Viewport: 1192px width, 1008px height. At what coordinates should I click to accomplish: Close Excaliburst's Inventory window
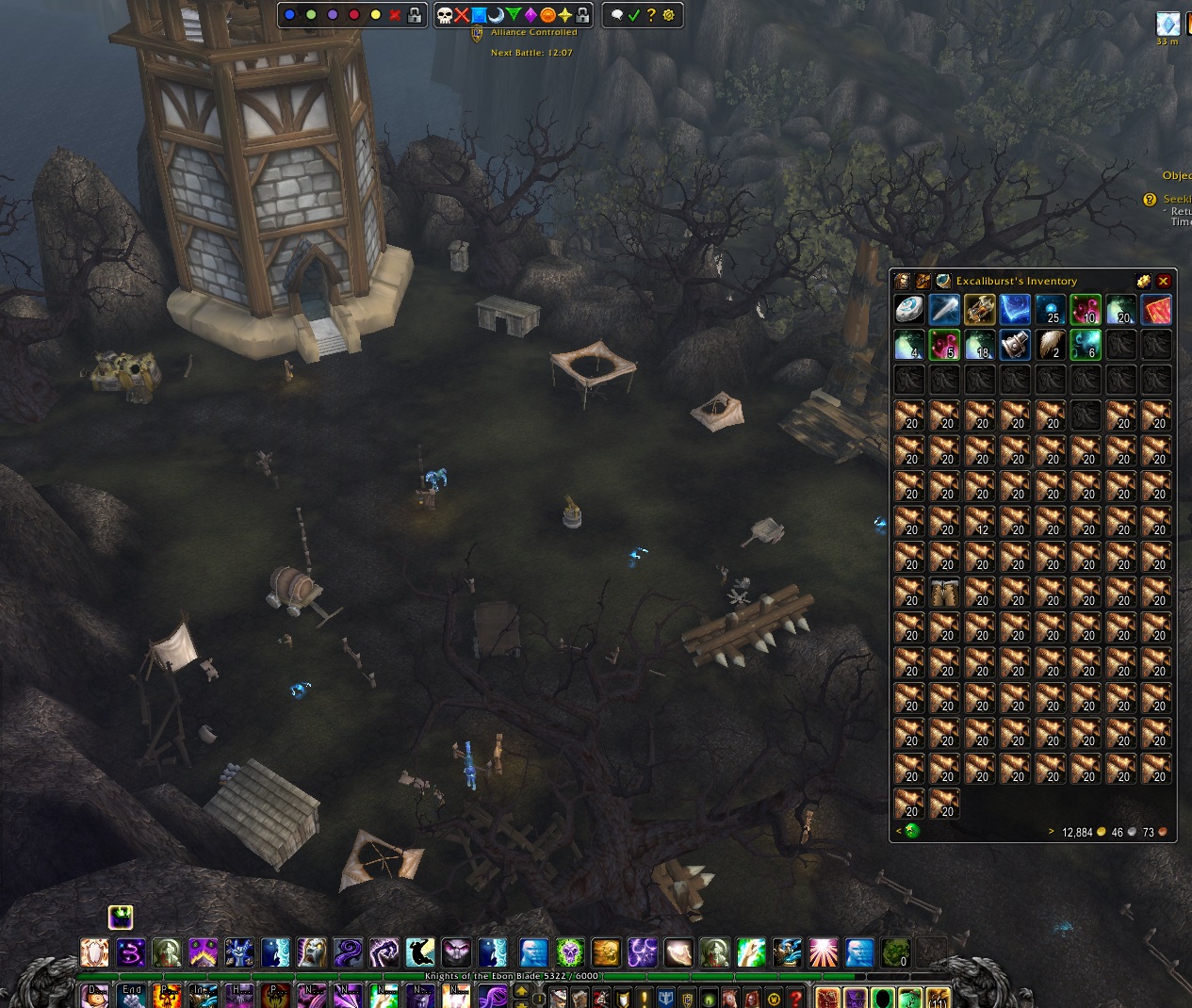pyautogui.click(x=1164, y=281)
